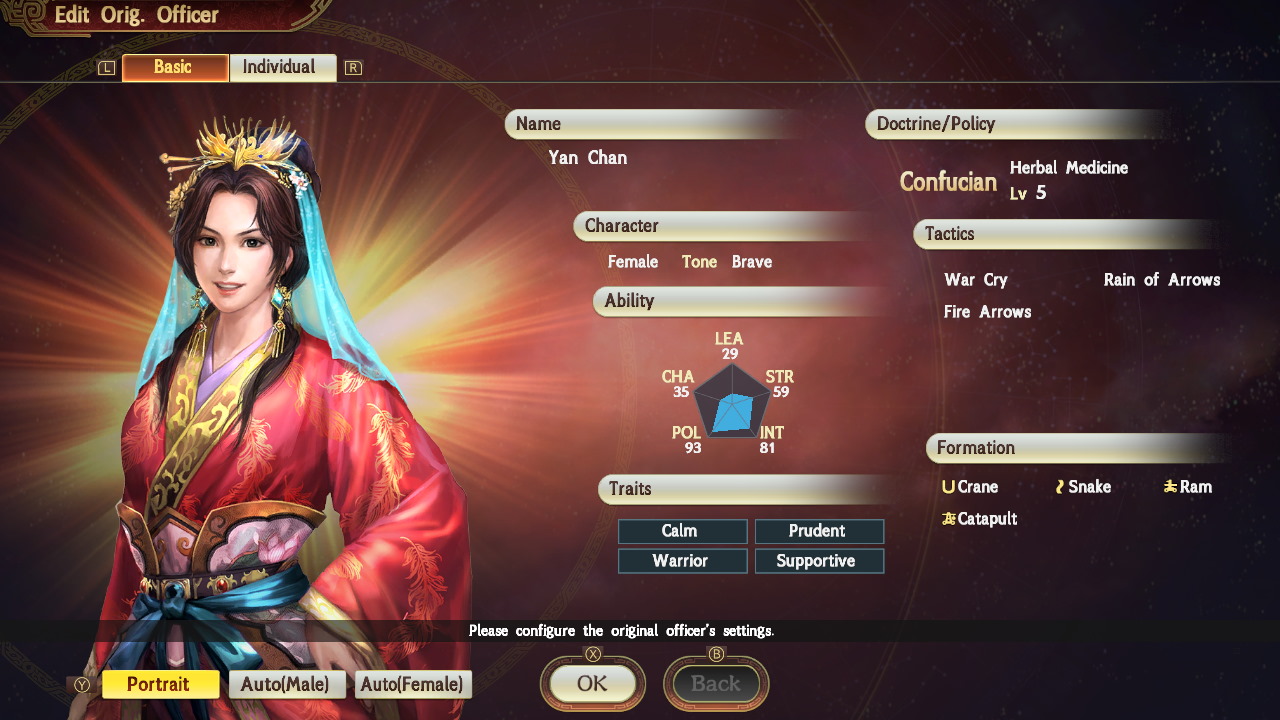The image size is (1280, 720).
Task: Toggle the Brave tone setting
Action: [752, 261]
